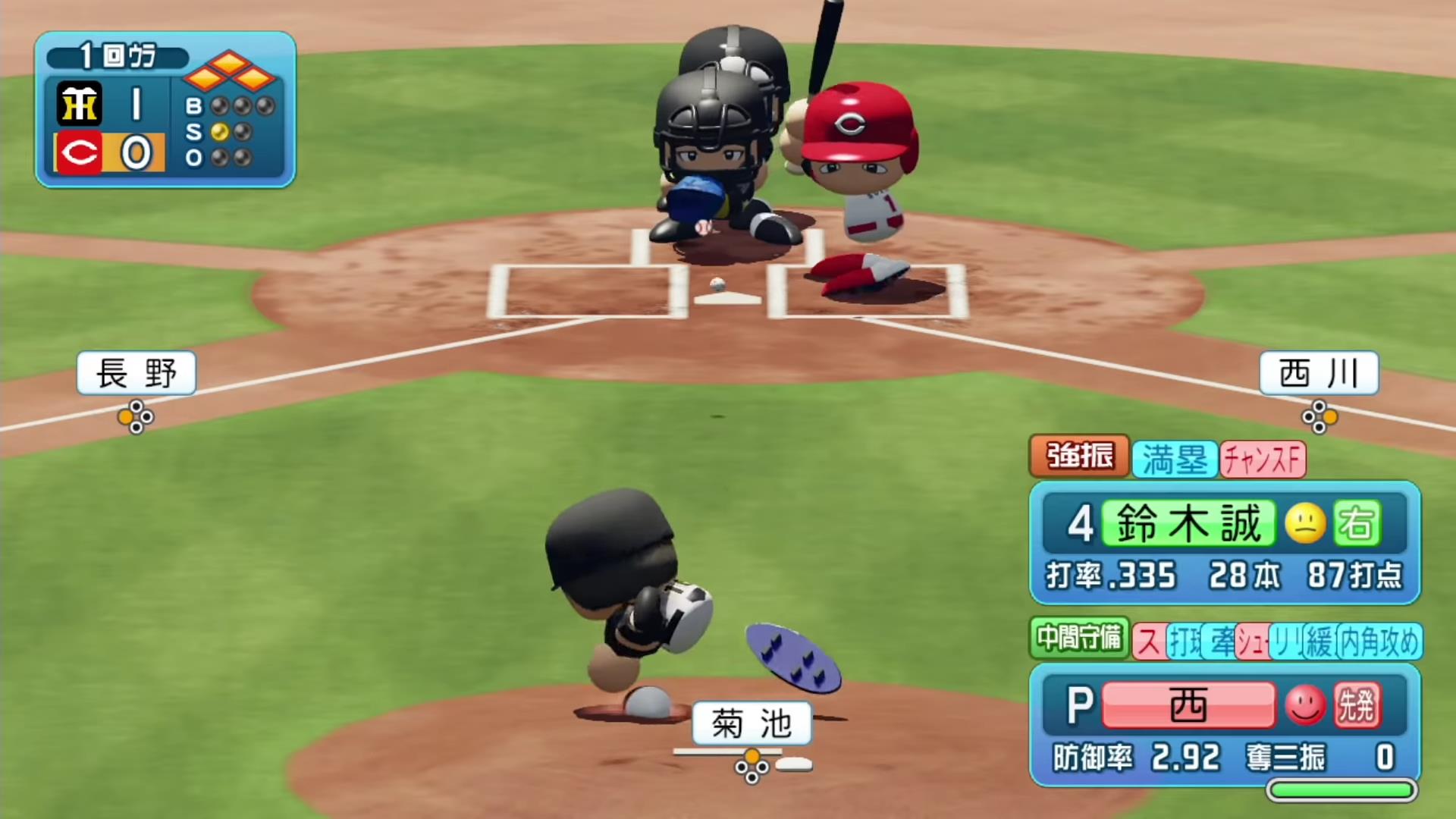
Task: Select the 満塁 status tag
Action: click(x=1175, y=460)
